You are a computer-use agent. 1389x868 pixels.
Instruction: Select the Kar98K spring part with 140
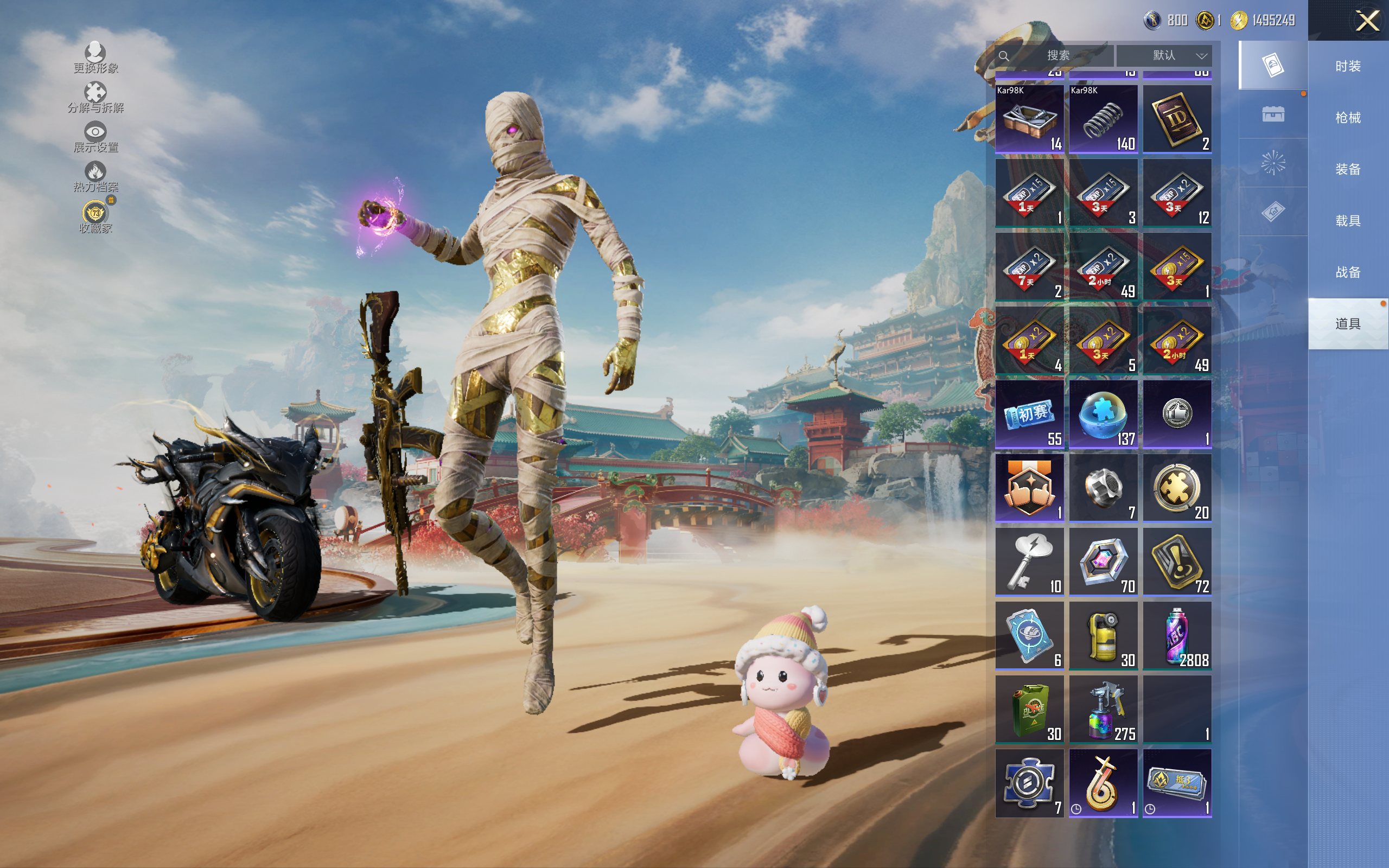tap(1103, 119)
